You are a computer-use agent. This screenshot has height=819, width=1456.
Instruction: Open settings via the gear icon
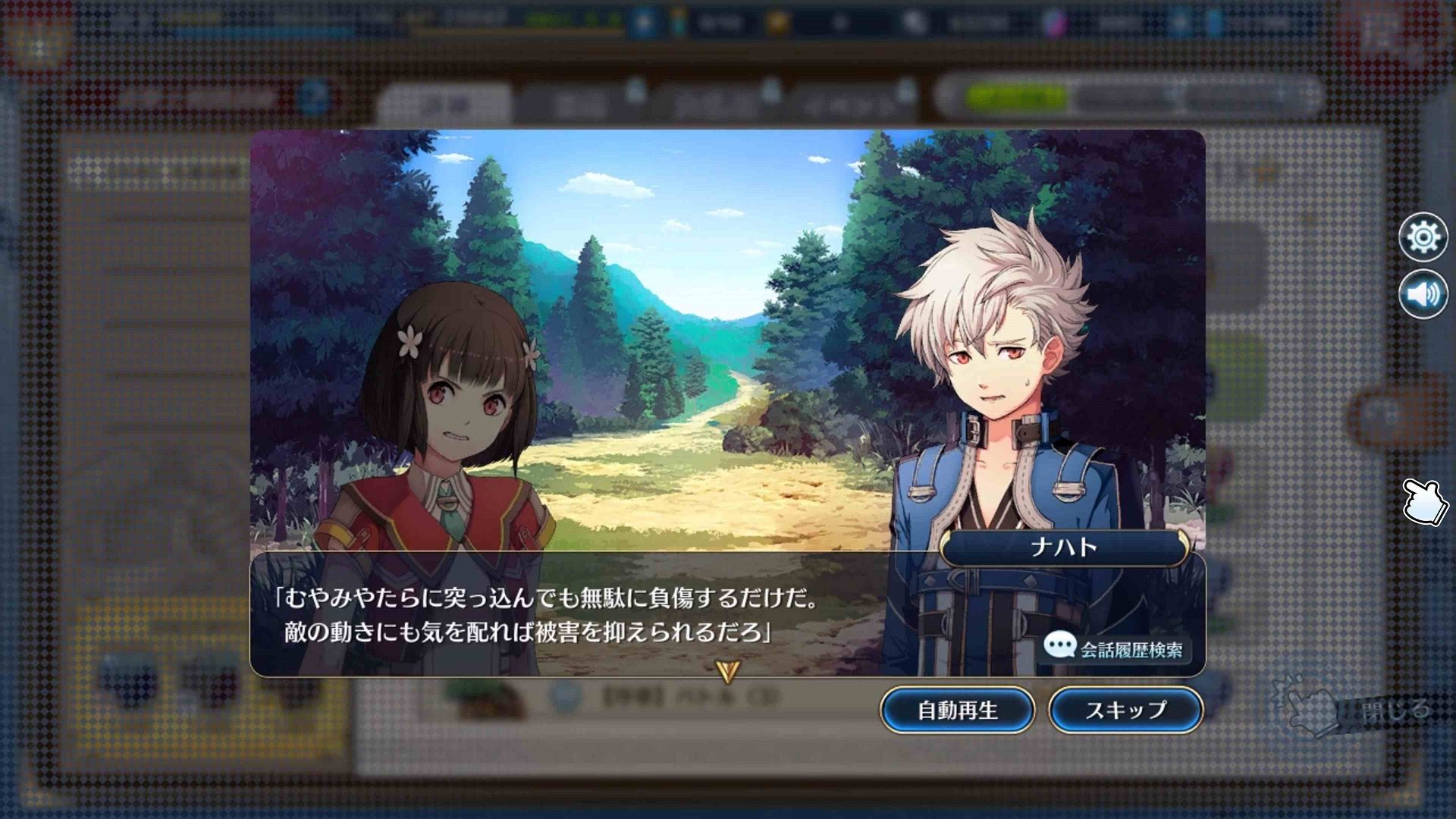click(1423, 237)
